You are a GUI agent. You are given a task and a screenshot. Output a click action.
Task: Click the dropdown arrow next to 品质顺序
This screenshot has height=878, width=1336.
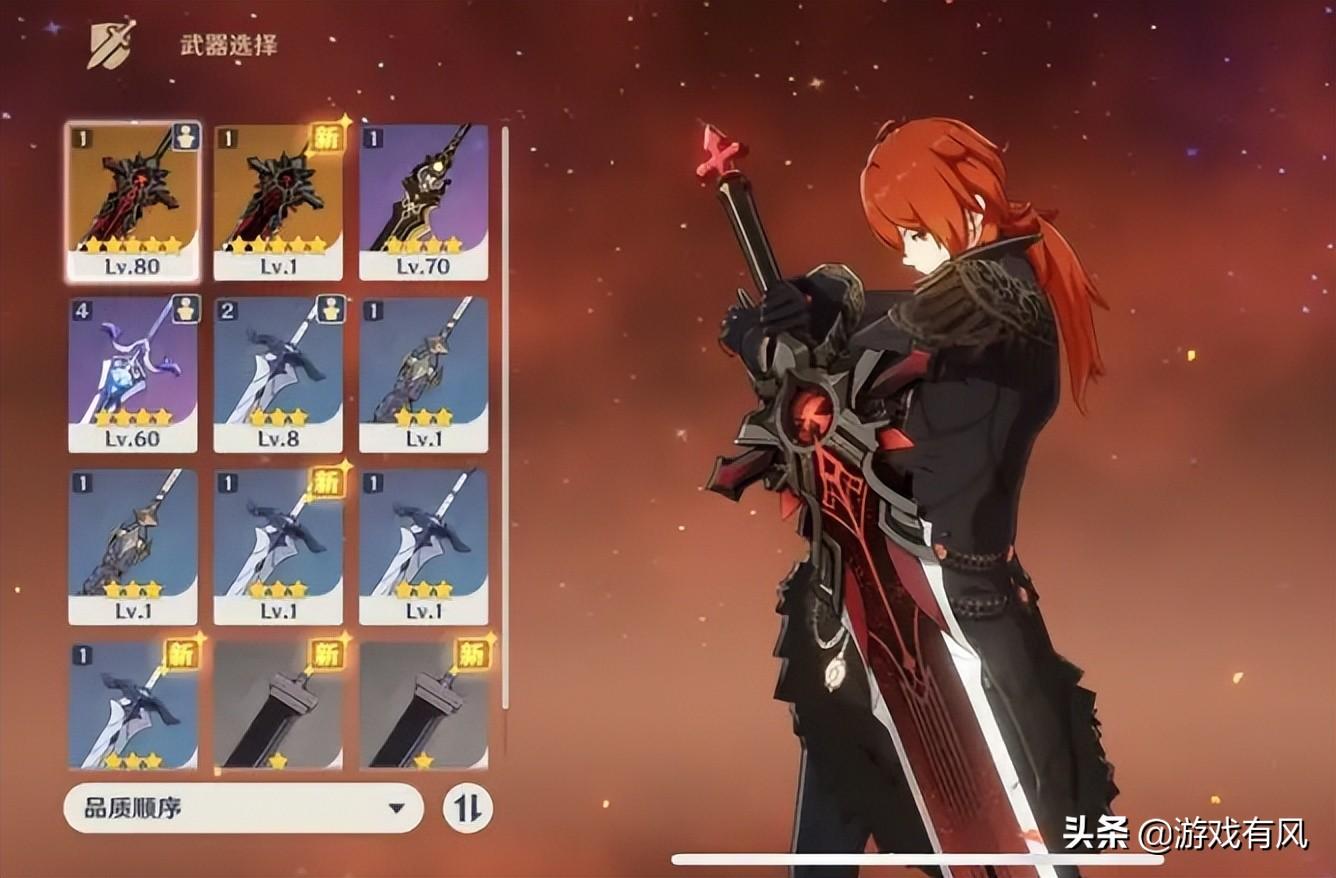(399, 808)
